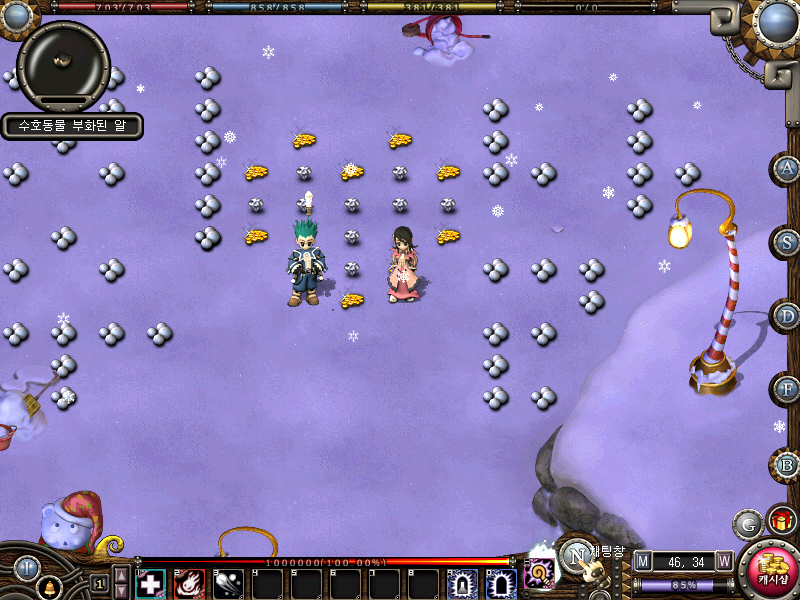This screenshot has height=600, width=800.
Task: Click the hatched guardian egg name label
Action: point(71,126)
